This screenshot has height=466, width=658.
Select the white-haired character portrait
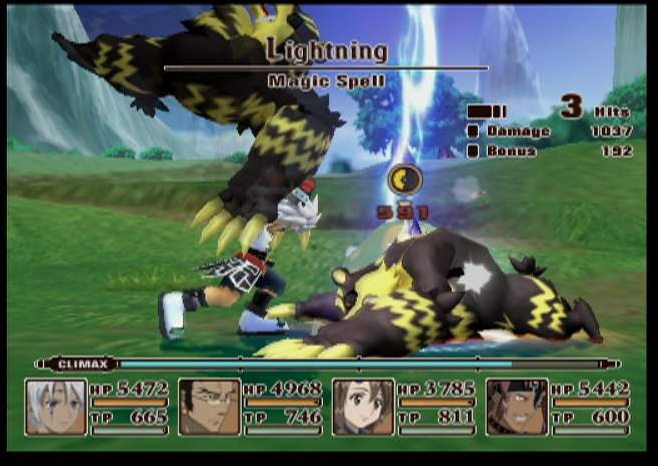point(56,407)
